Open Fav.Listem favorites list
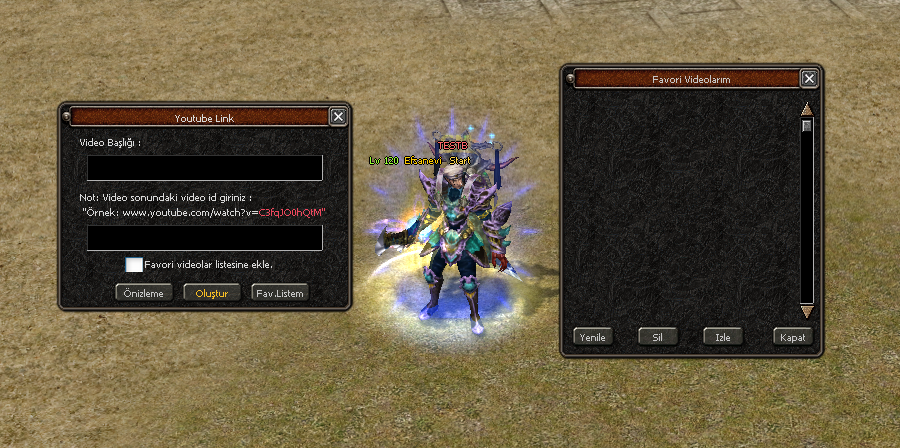This screenshot has height=448, width=900. click(279, 293)
